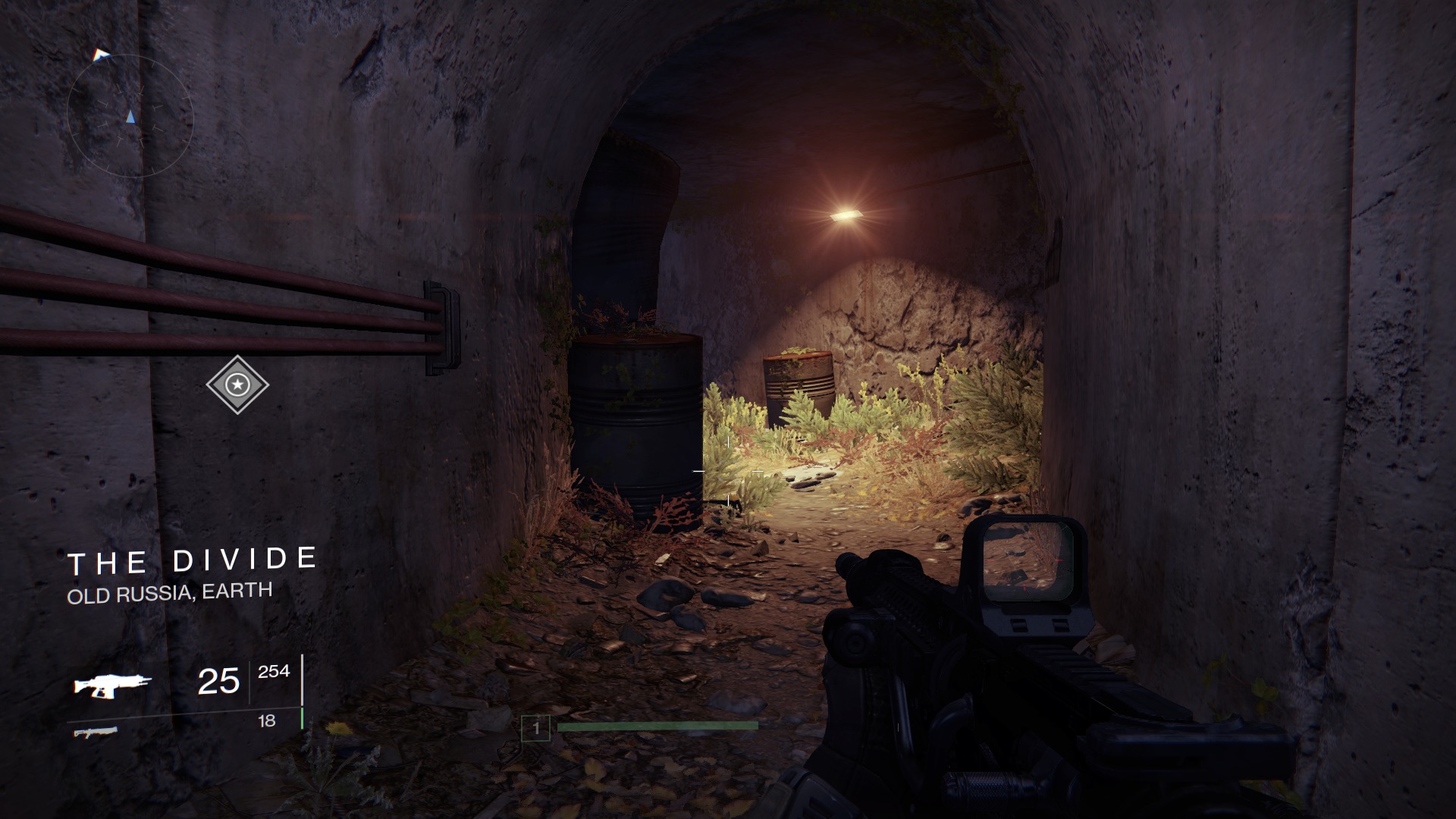Viewport: 1456px width, 819px height.
Task: Switch to the secondary weapon icon
Action: [x=96, y=732]
